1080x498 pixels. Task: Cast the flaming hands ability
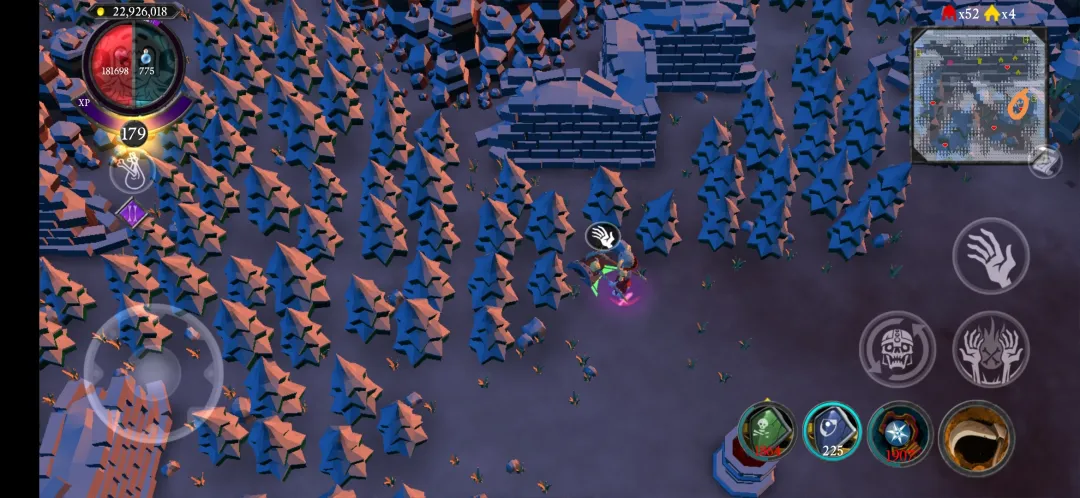(x=990, y=348)
